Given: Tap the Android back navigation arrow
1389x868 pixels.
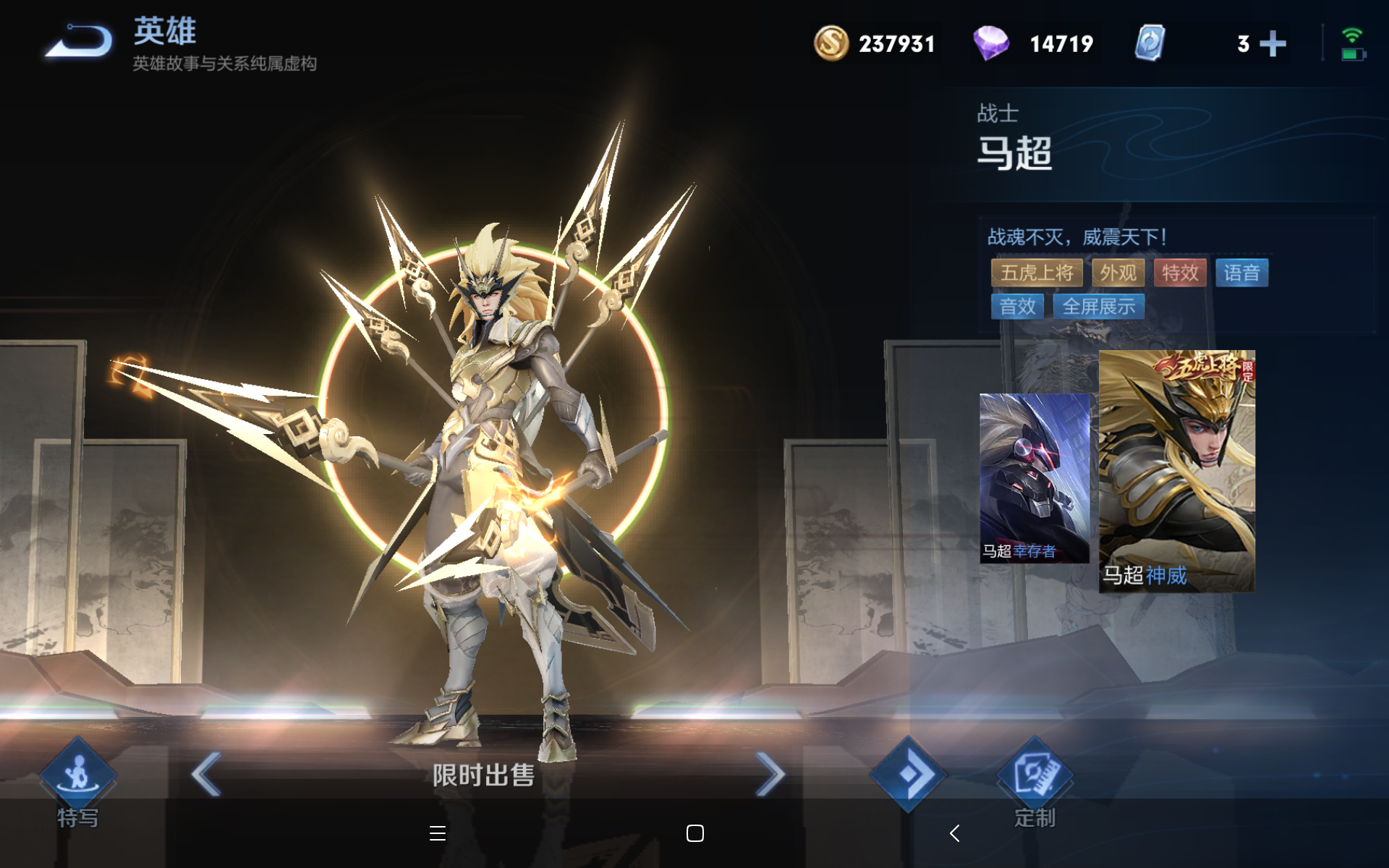Looking at the screenshot, I should point(954,833).
